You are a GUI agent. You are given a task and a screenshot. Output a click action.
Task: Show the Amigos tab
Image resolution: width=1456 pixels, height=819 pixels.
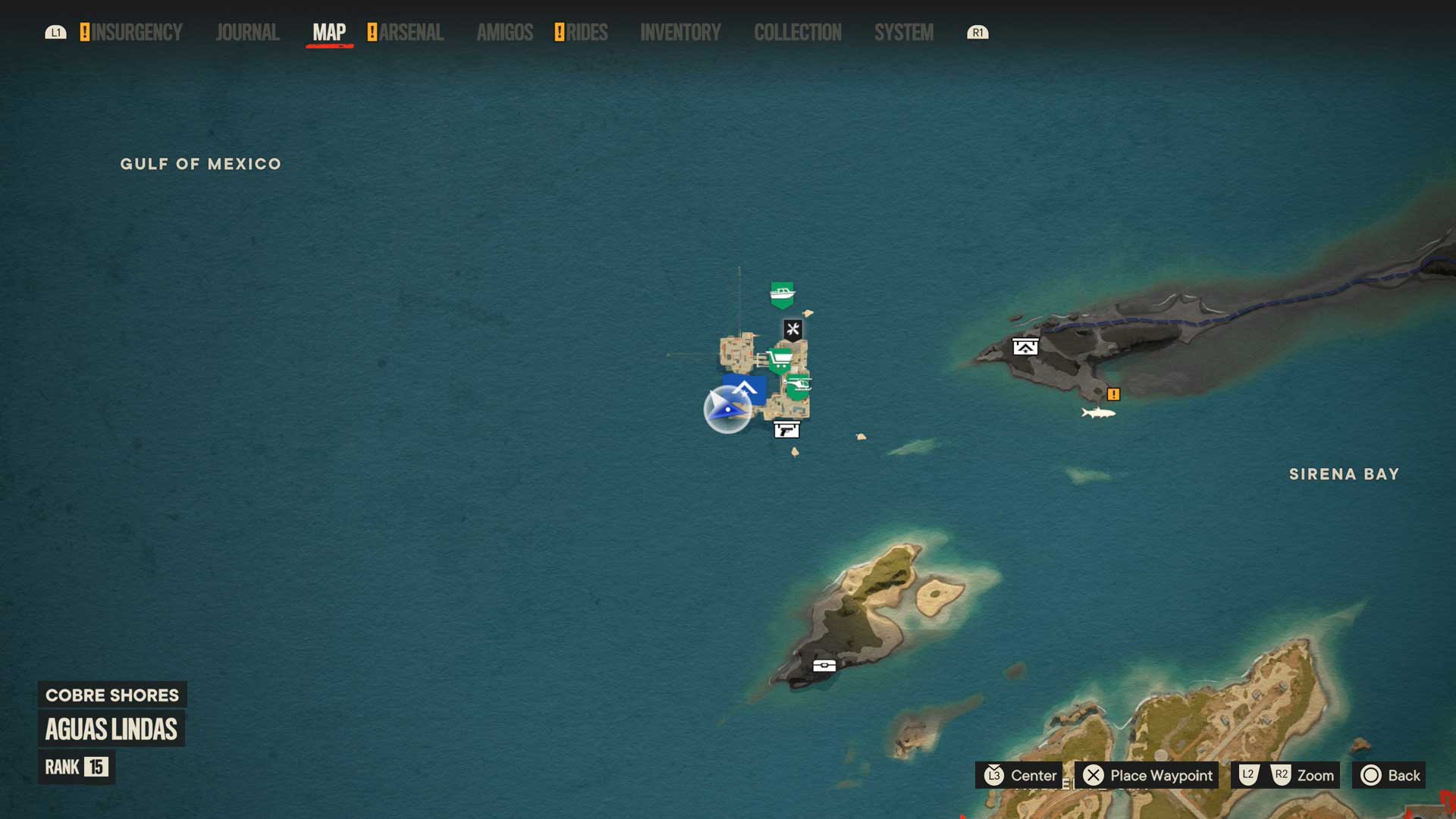[504, 33]
